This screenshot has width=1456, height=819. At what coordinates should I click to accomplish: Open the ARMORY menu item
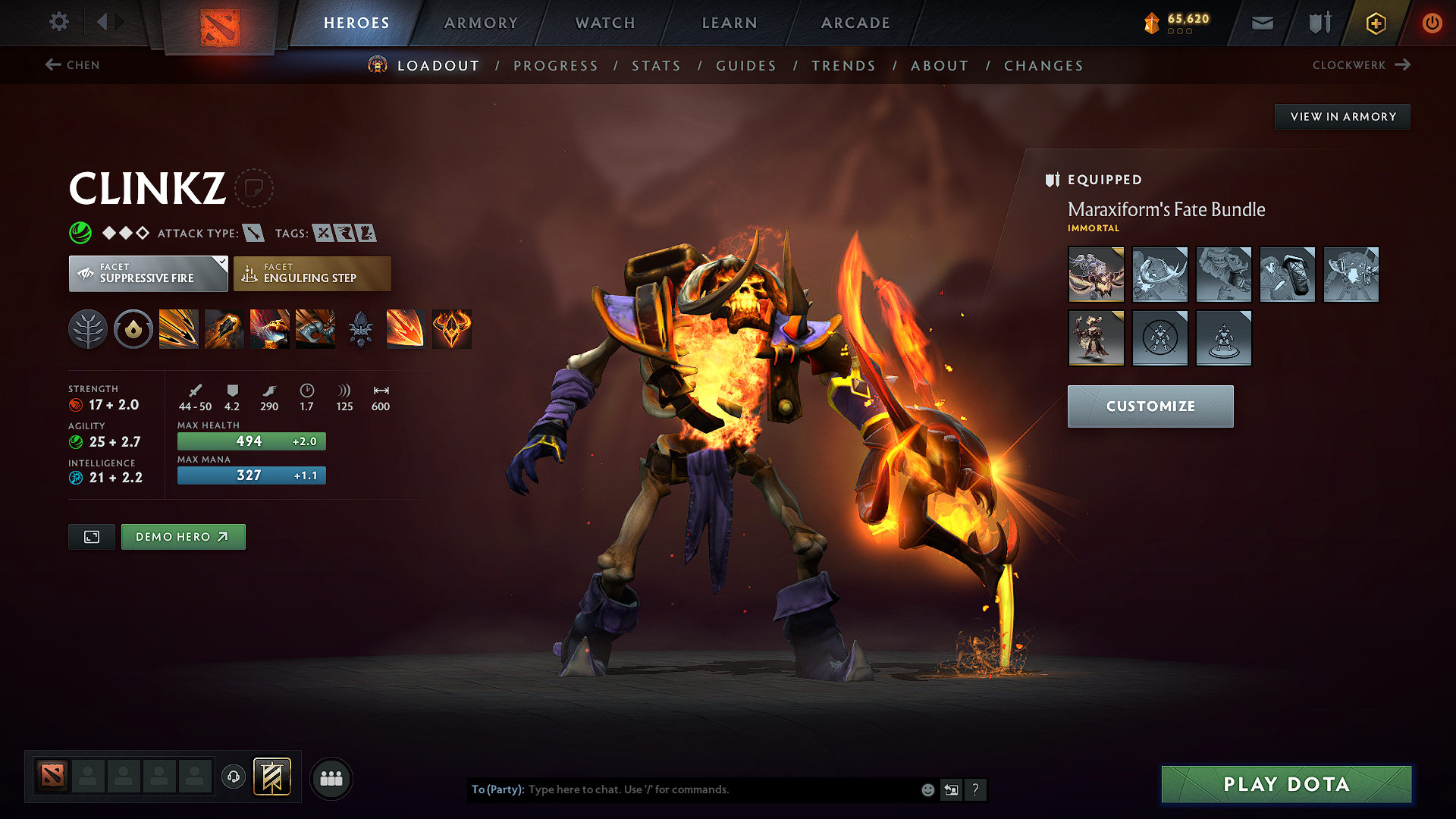coord(480,23)
